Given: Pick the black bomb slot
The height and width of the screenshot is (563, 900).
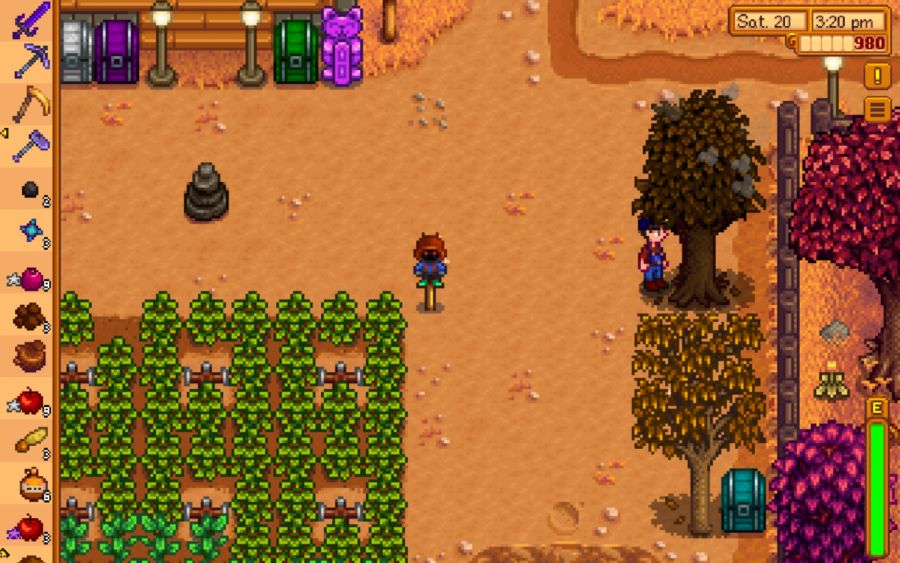Looking at the screenshot, I should 29,189.
